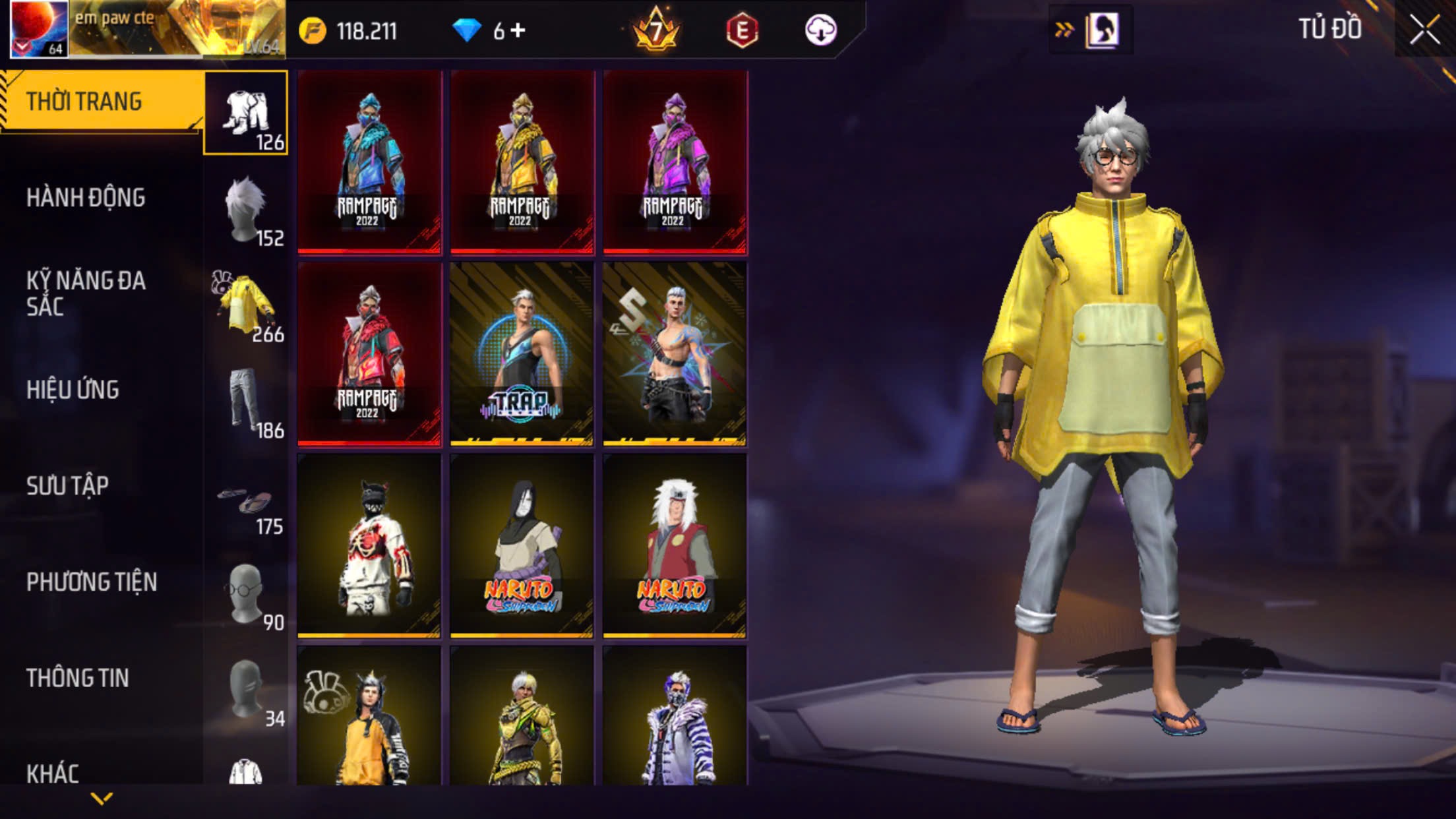Open the cloud download icon

(821, 30)
